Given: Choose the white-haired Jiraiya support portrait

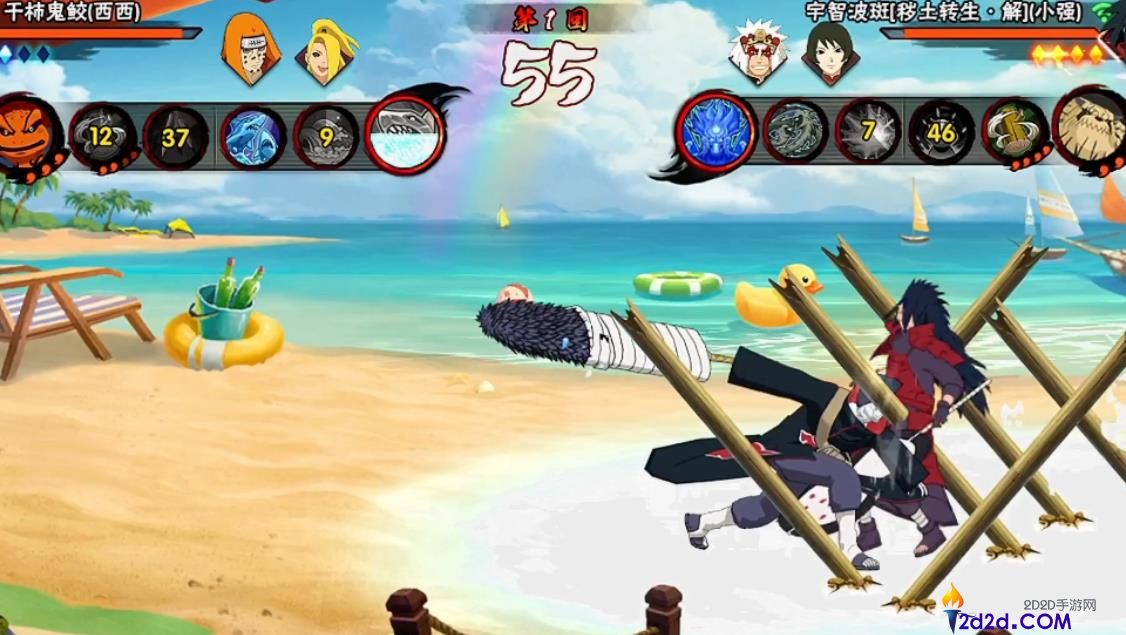Looking at the screenshot, I should pos(752,50).
